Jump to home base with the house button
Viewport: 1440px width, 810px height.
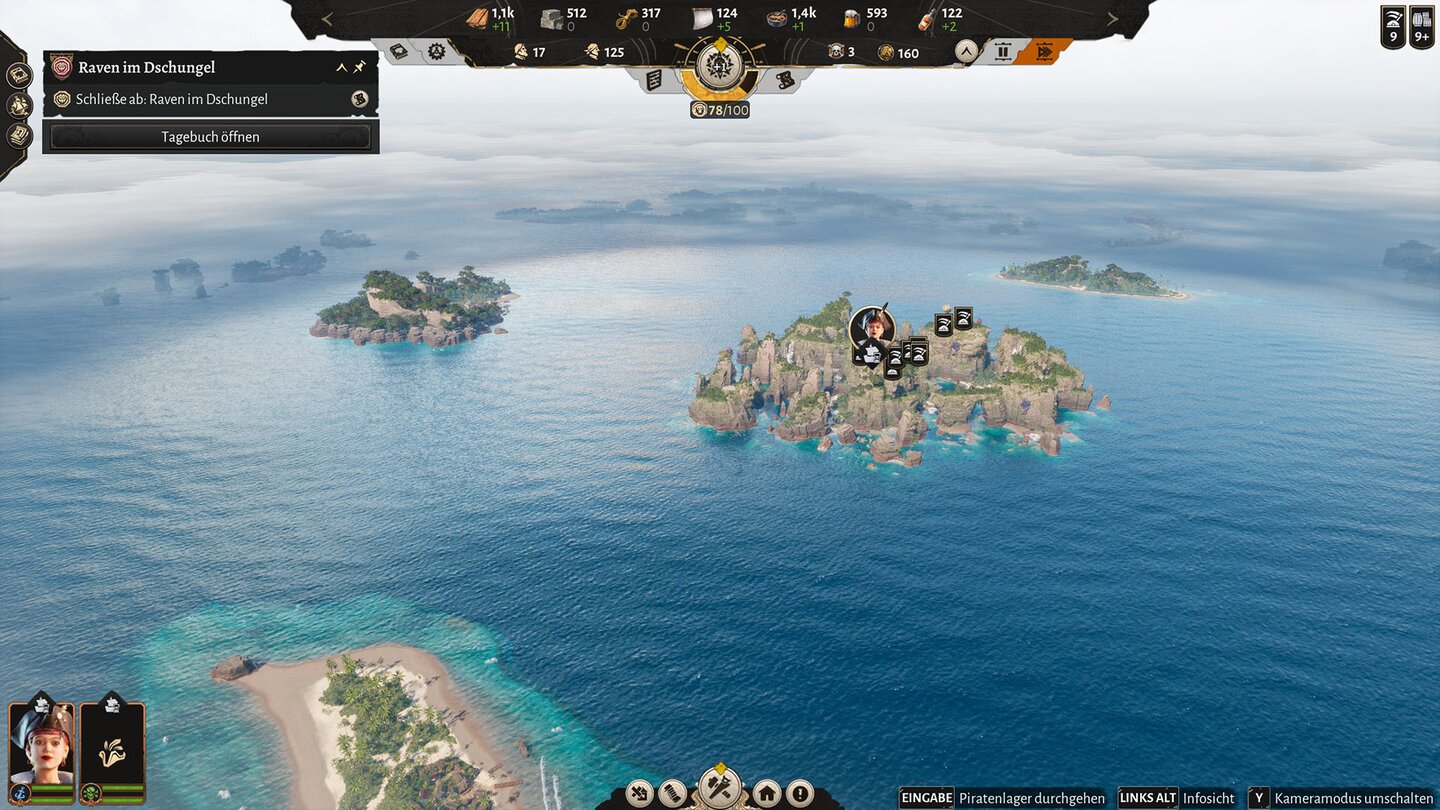point(767,794)
